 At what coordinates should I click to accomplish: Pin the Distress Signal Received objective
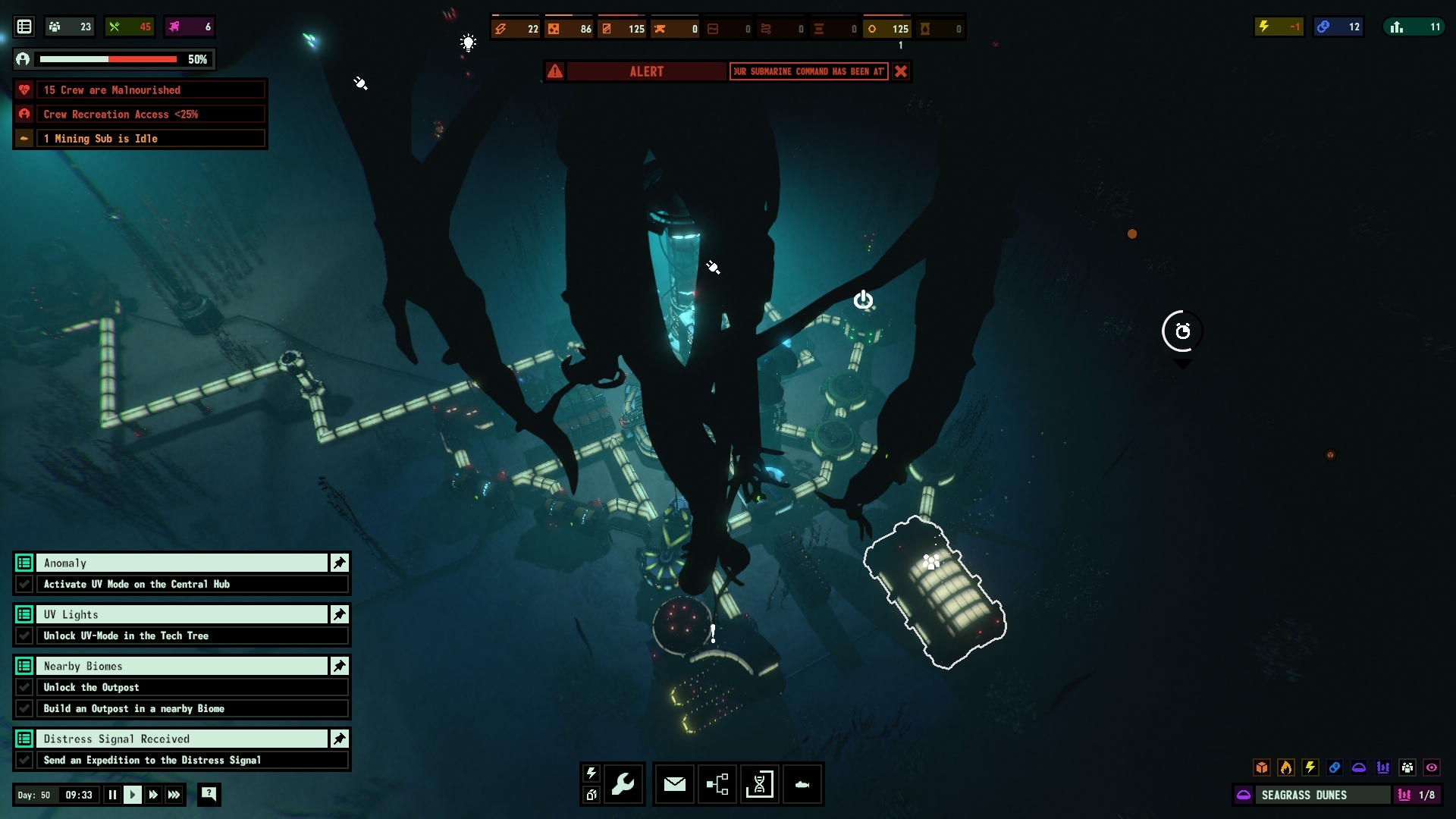(x=339, y=739)
